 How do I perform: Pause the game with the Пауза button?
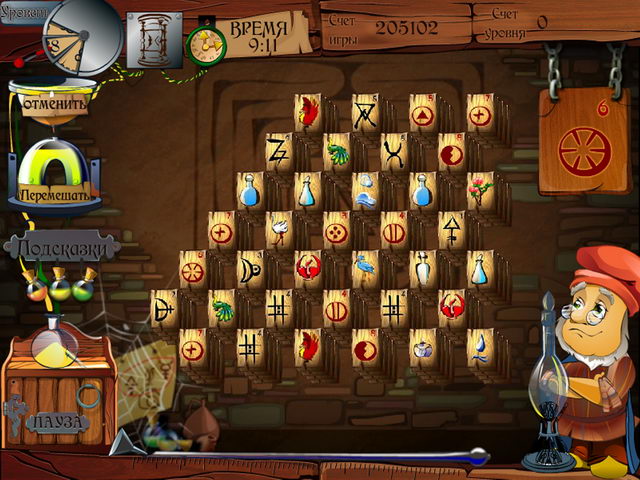pyautogui.click(x=57, y=421)
